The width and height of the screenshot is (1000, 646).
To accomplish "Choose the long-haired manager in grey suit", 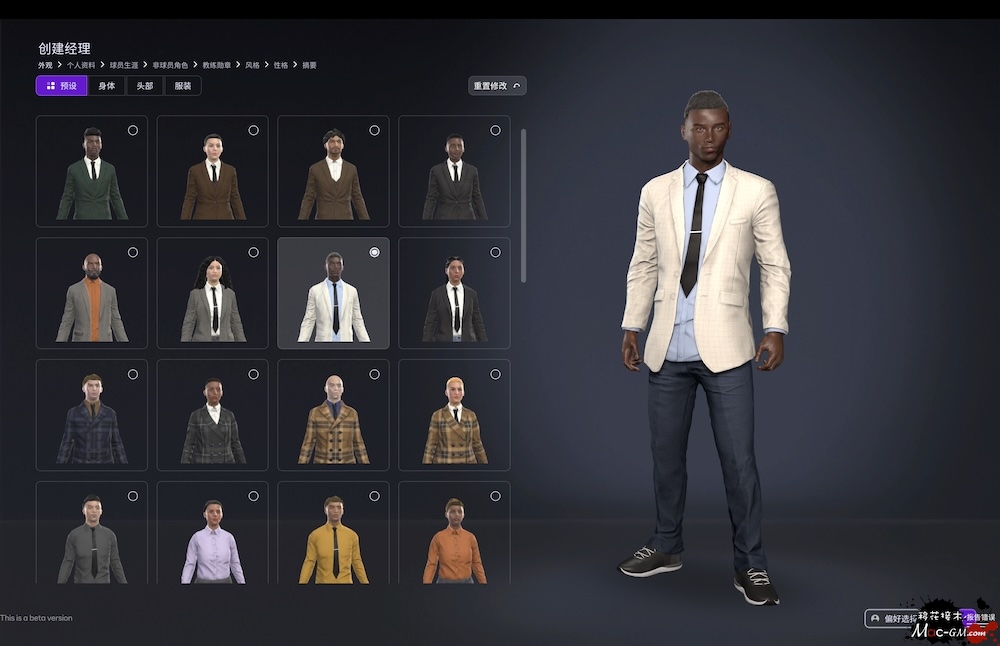I will 213,293.
